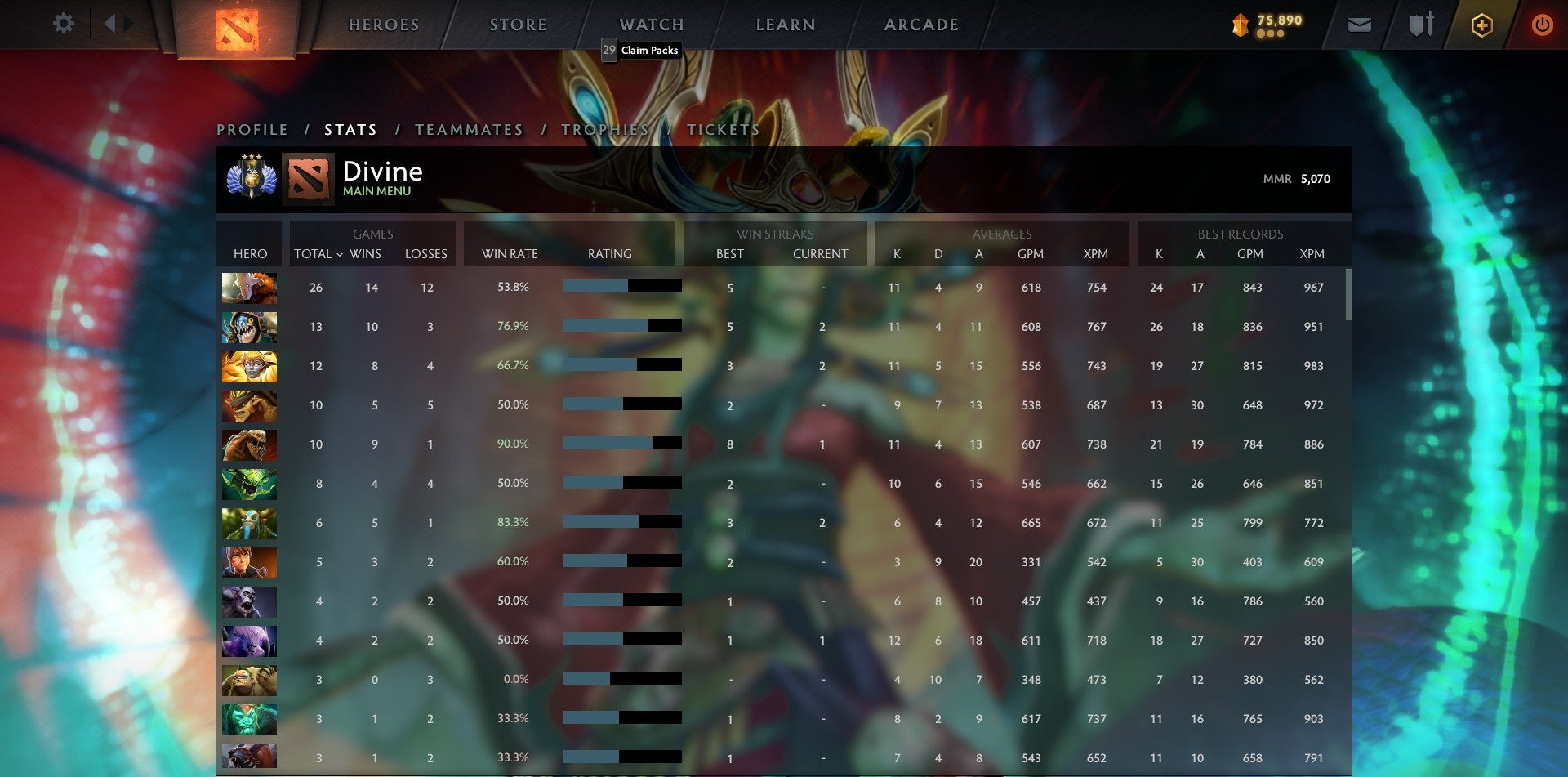
Task: Open the mail notifications icon
Action: [1359, 25]
